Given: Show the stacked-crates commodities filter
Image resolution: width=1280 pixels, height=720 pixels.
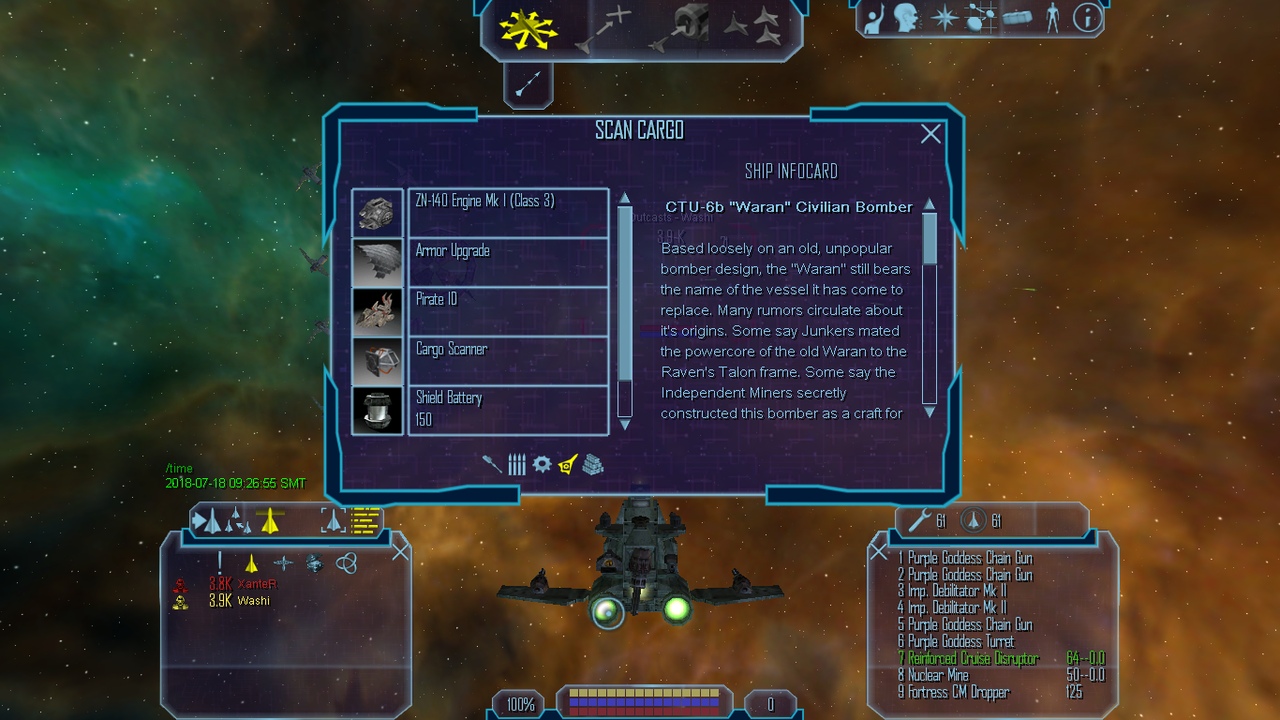Looking at the screenshot, I should coord(593,464).
